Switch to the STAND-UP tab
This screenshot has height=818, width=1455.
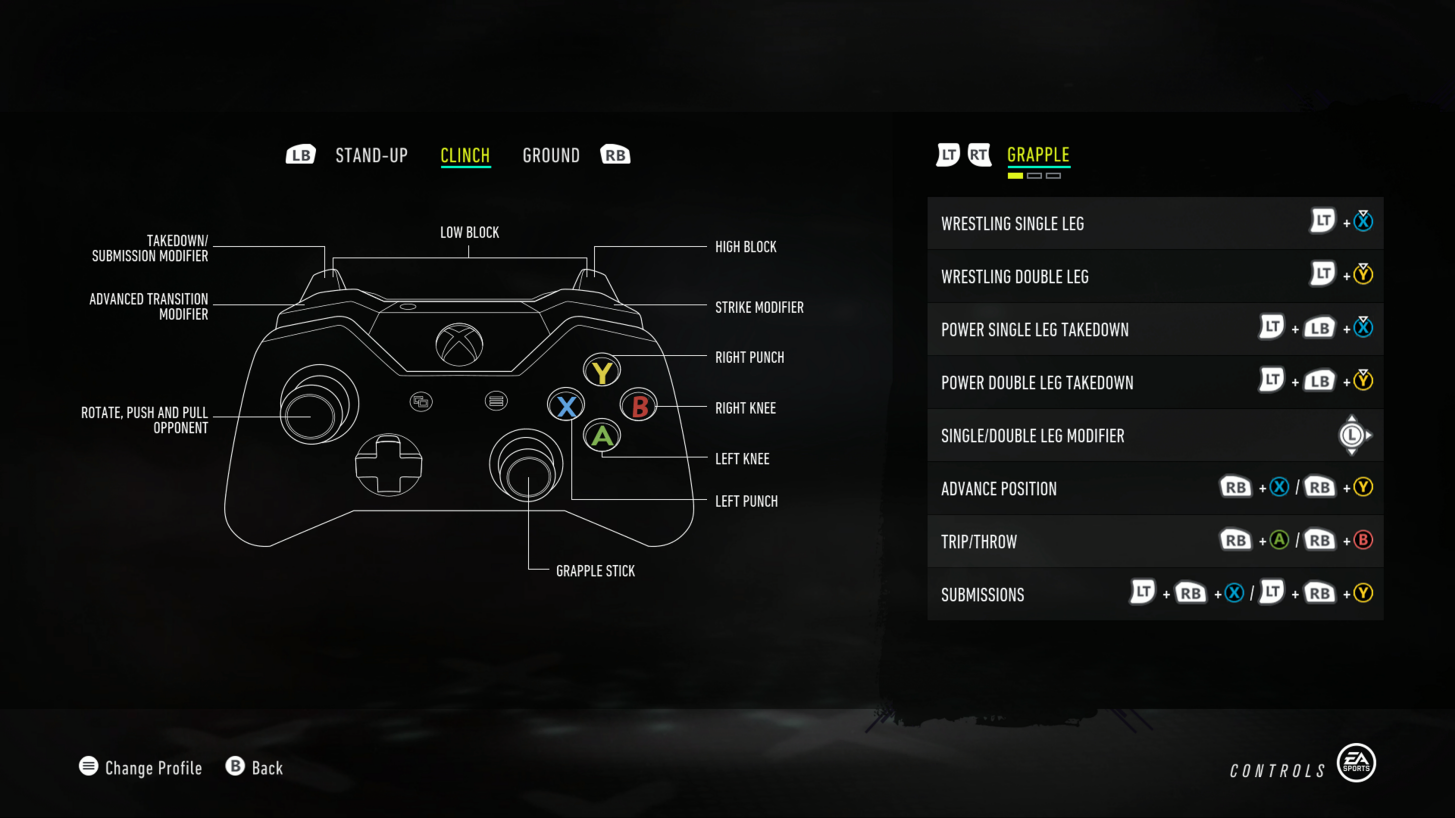(x=371, y=154)
